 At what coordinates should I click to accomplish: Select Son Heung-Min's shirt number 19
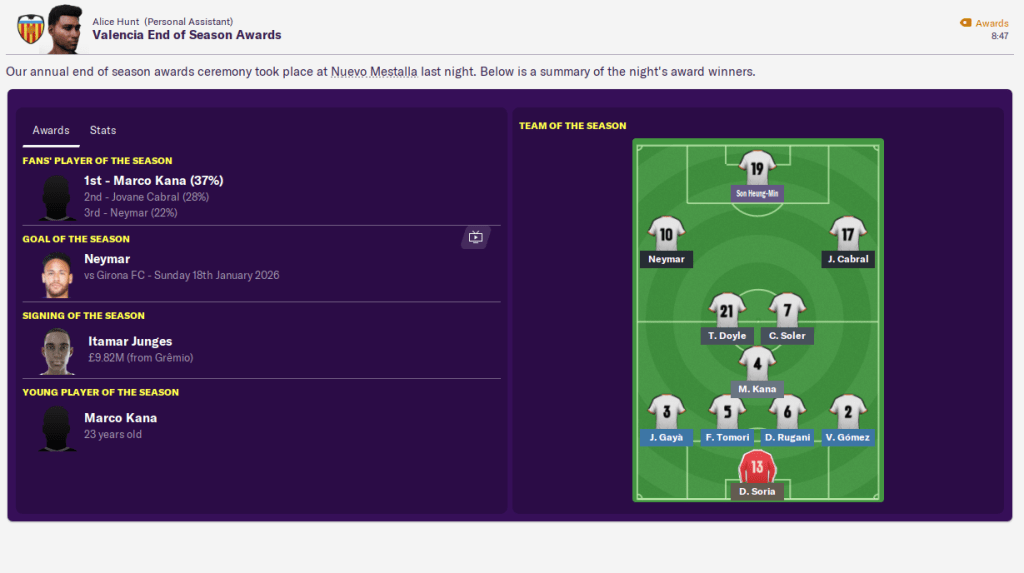tap(757, 169)
